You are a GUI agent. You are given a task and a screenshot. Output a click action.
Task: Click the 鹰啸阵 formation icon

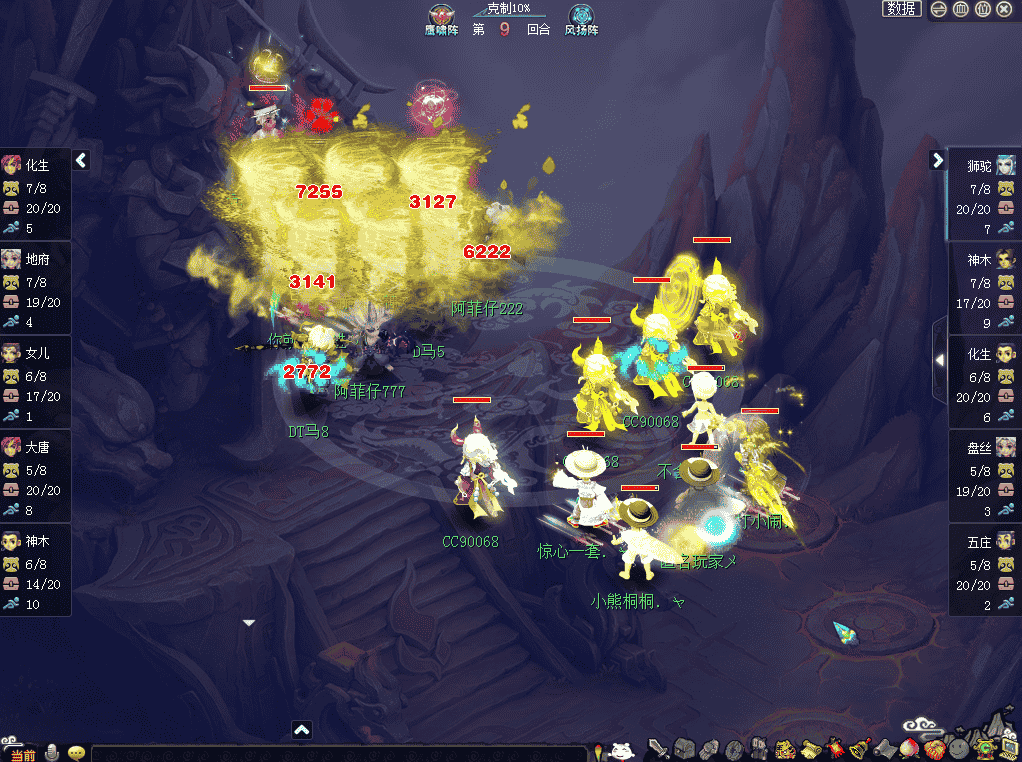point(440,16)
